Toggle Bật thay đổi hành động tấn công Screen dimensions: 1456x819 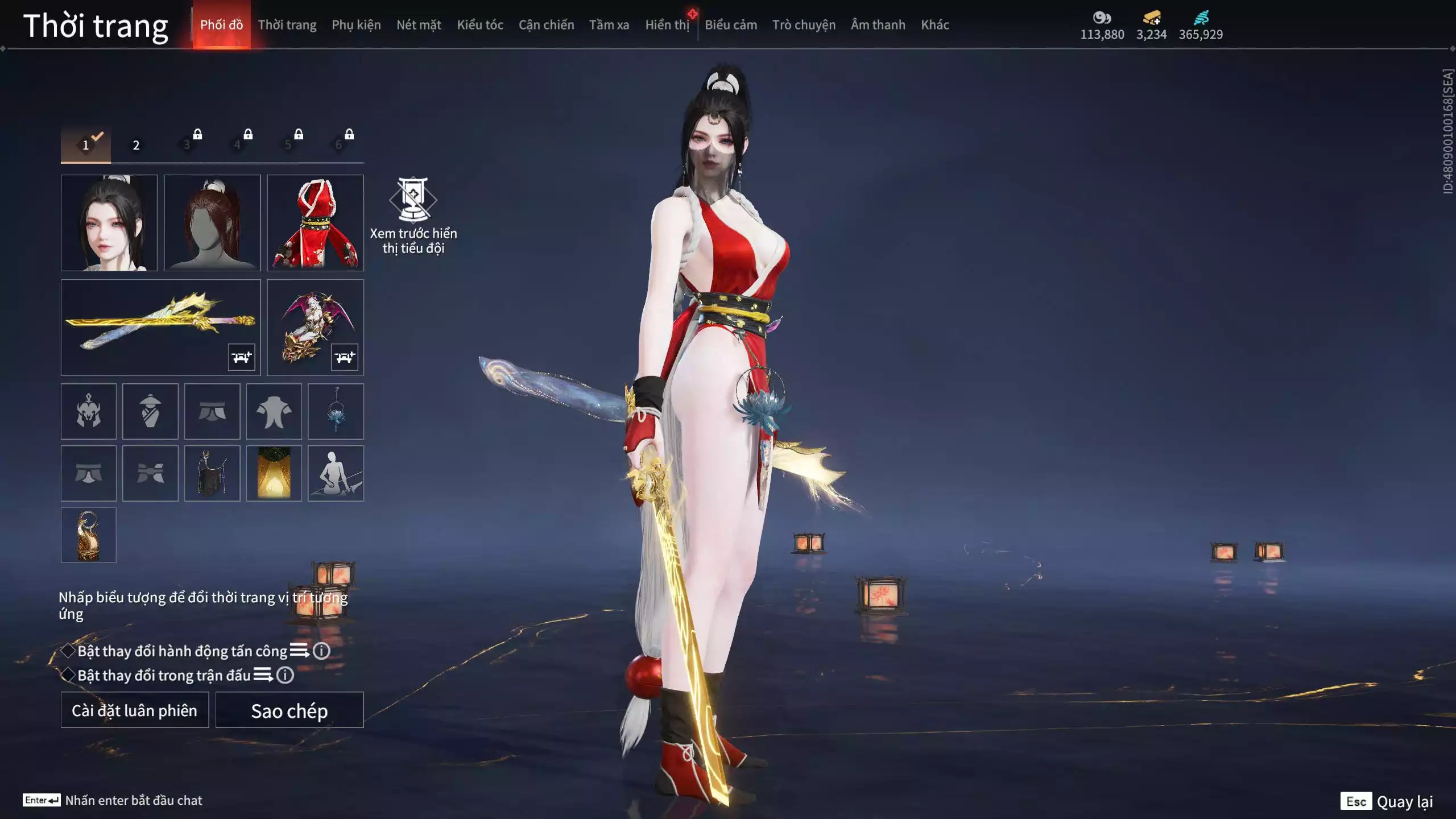68,651
